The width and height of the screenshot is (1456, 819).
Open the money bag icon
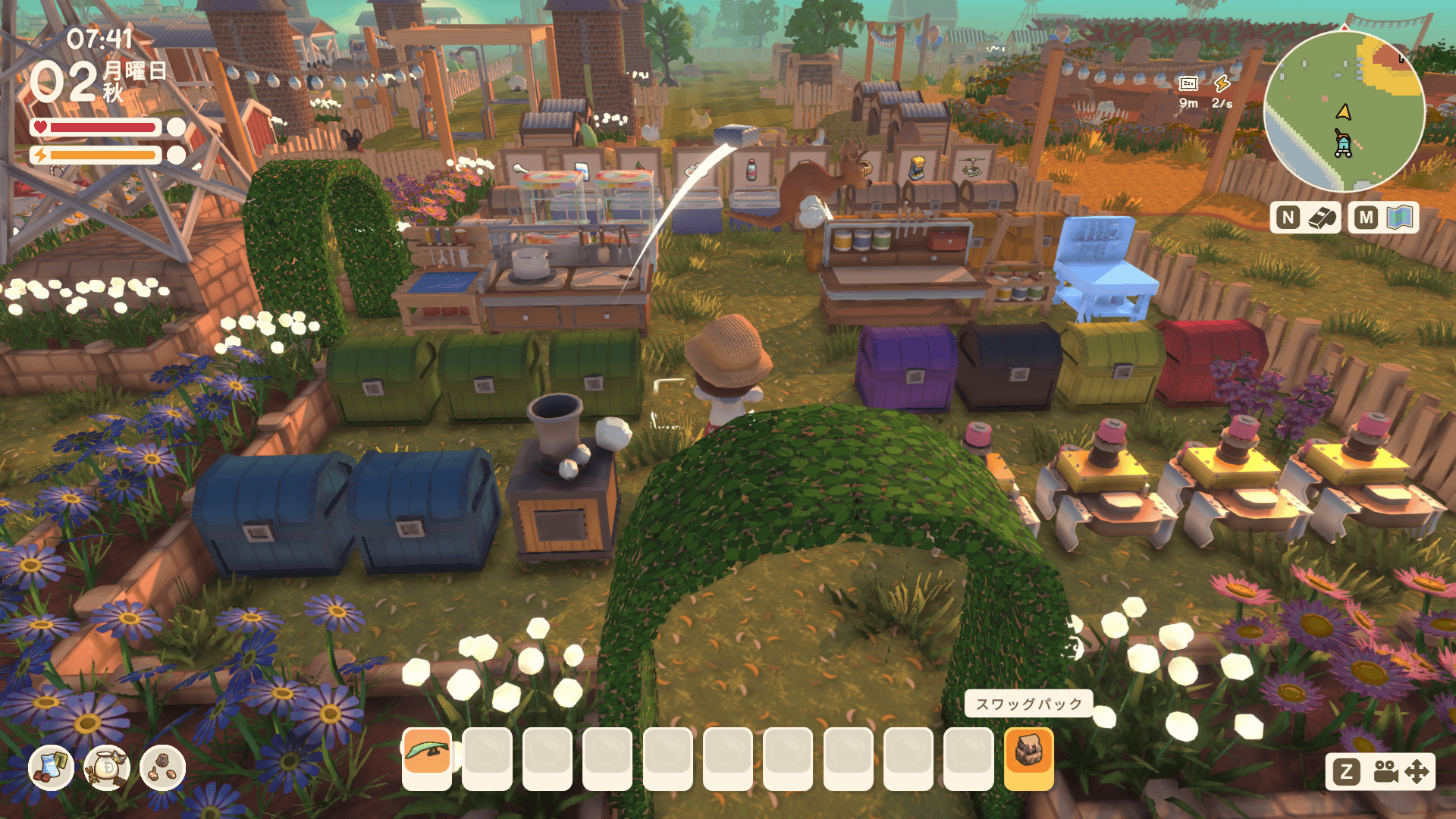107,767
